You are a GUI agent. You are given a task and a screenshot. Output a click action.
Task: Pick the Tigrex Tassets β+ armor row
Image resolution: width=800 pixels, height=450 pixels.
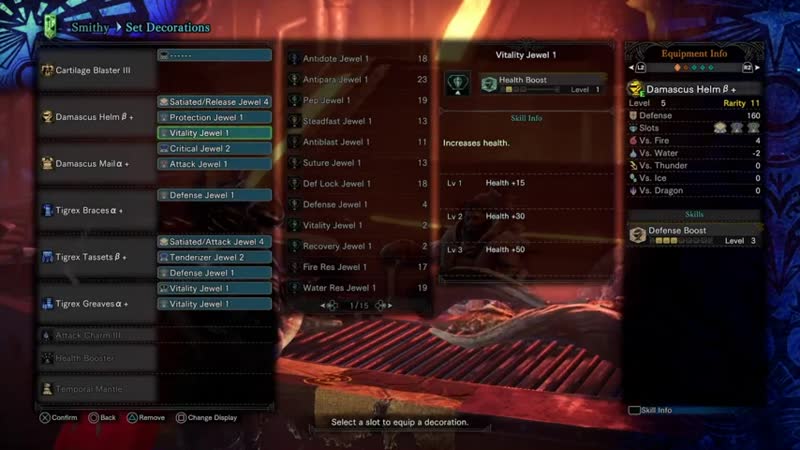click(x=97, y=257)
